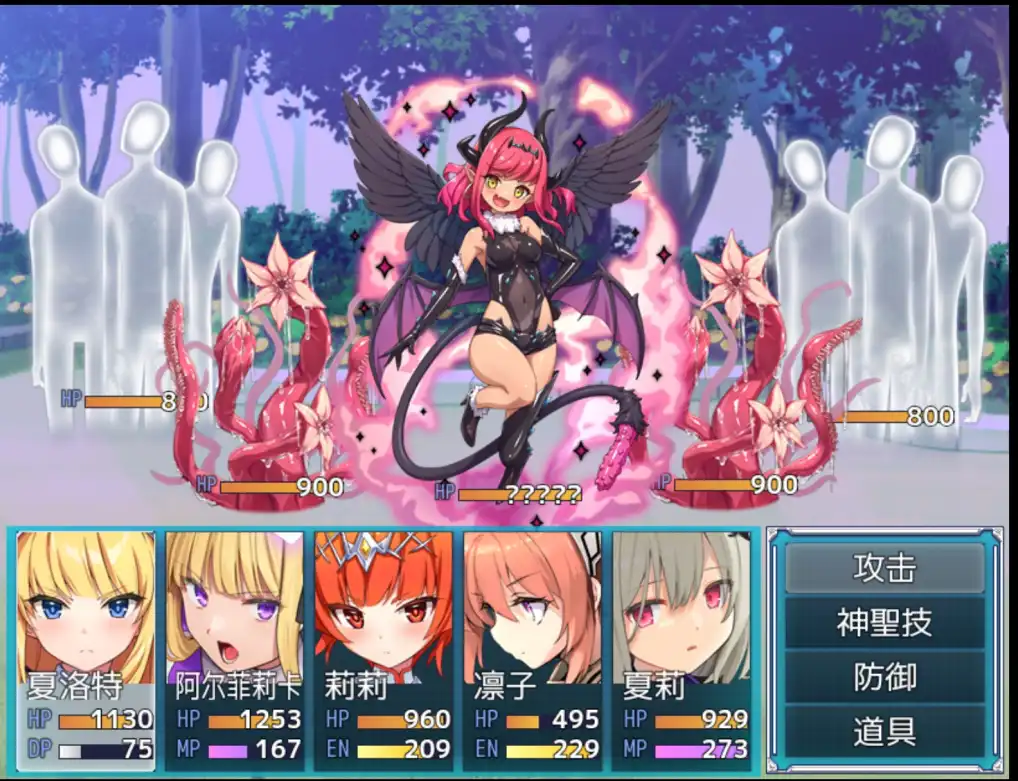Choose 莉莉's red-haired portrait
This screenshot has height=781, width=1018.
tap(384, 608)
